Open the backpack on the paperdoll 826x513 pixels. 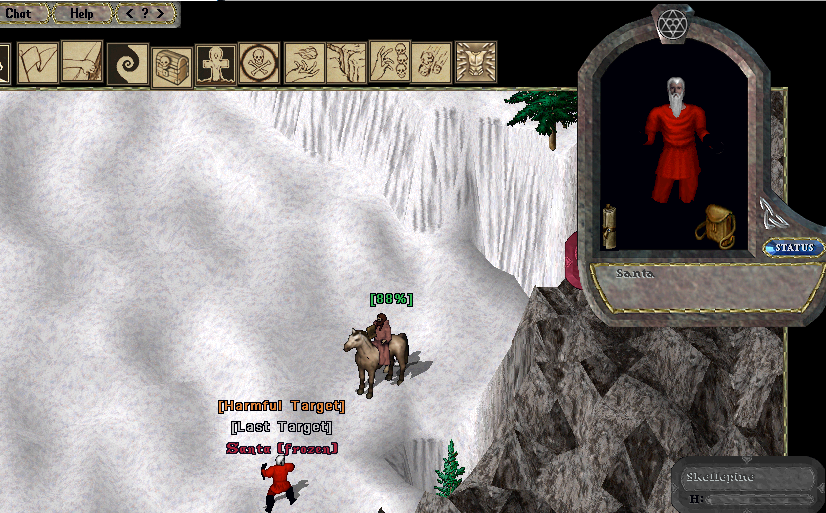click(716, 225)
